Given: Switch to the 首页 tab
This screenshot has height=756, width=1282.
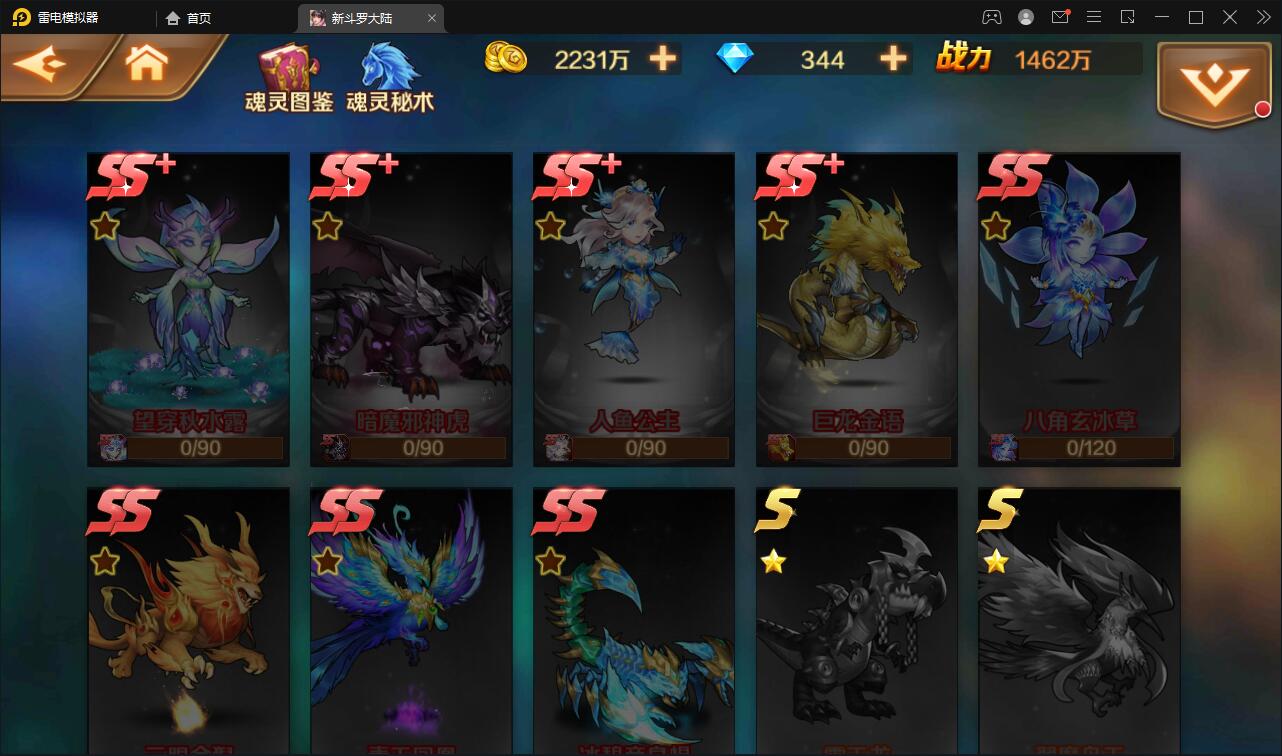Looking at the screenshot, I should point(186,17).
